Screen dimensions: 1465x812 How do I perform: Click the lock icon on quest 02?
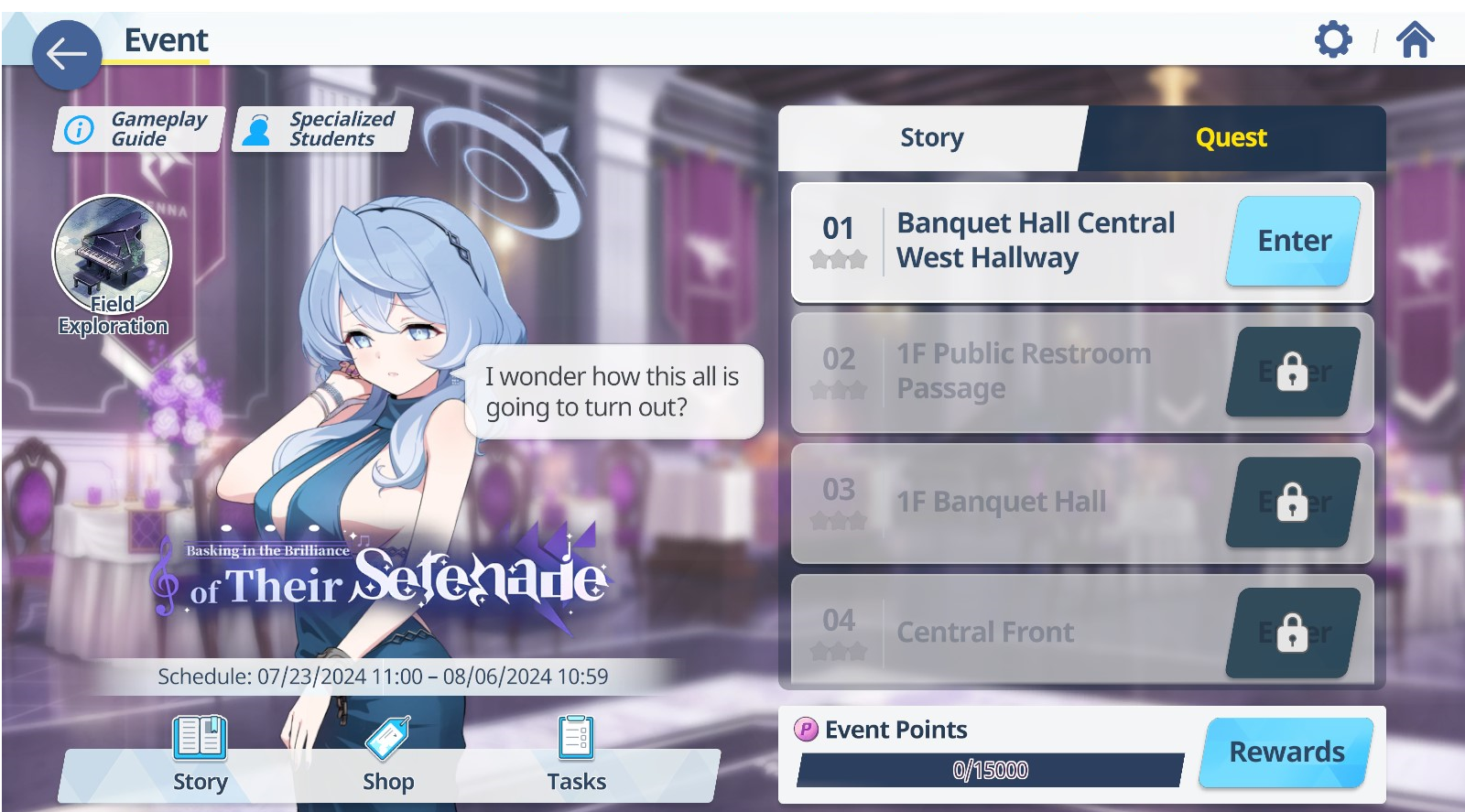pos(1291,372)
